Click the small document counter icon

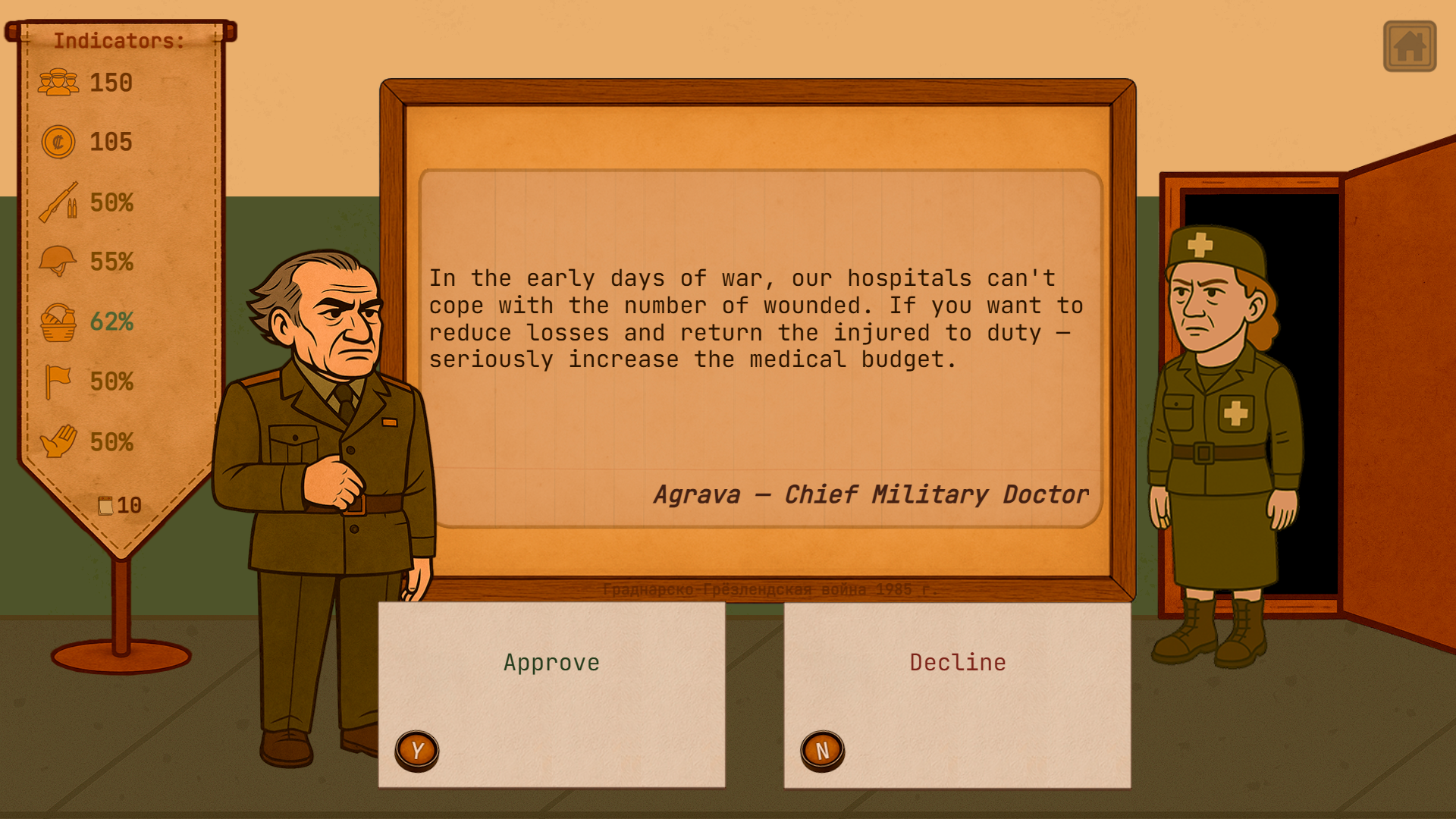(x=106, y=504)
